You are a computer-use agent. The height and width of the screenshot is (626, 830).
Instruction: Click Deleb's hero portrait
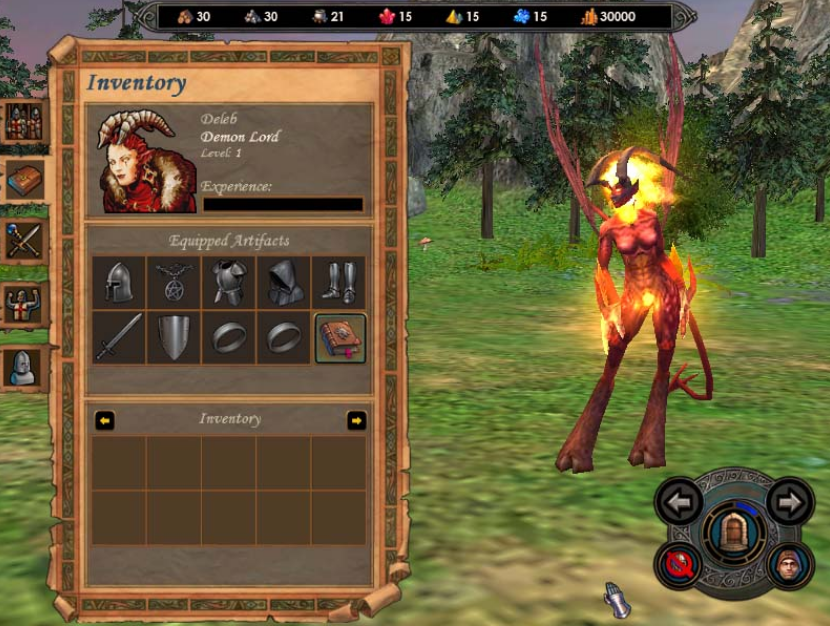pos(147,160)
